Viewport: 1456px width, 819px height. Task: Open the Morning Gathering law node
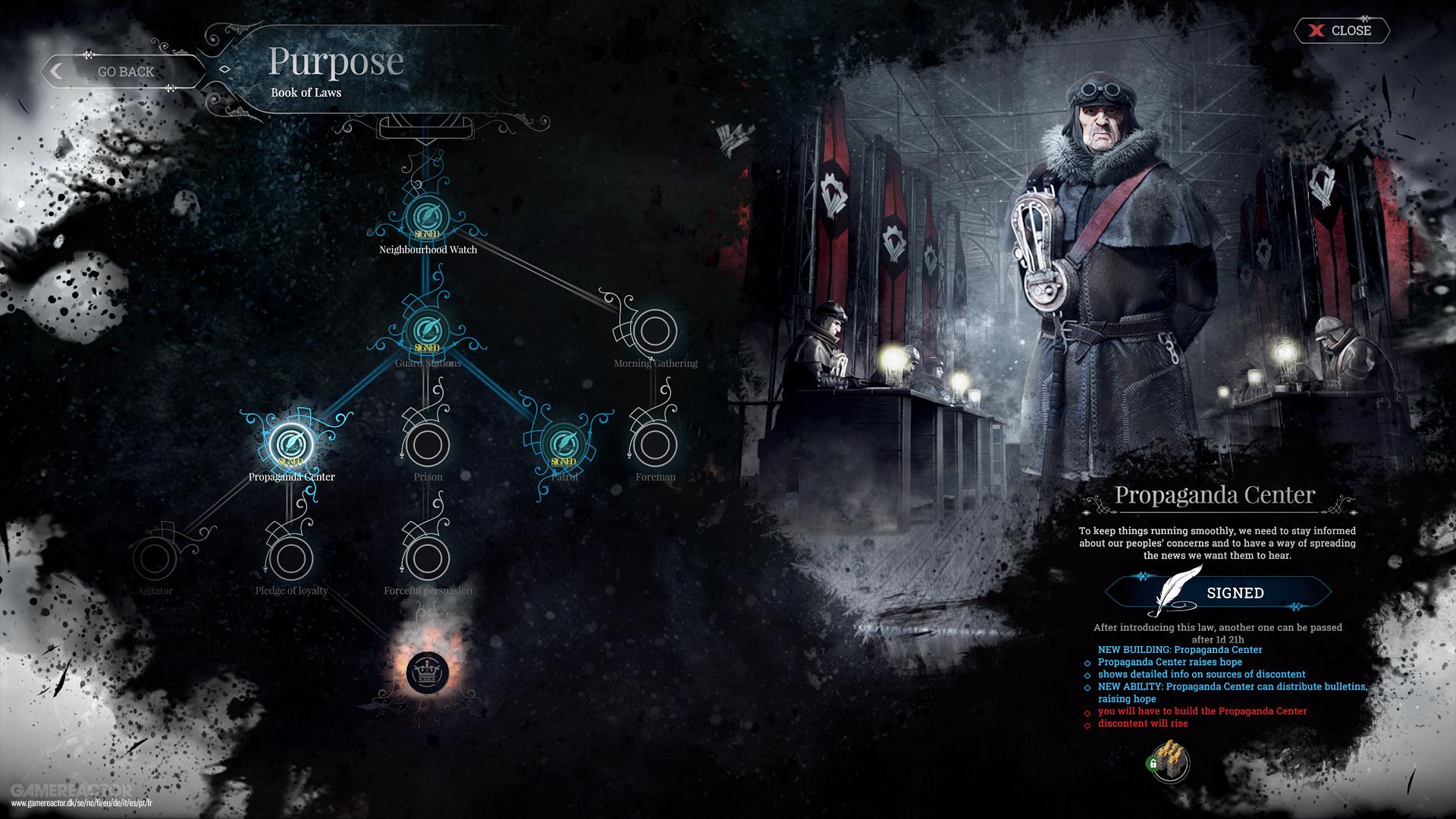654,331
